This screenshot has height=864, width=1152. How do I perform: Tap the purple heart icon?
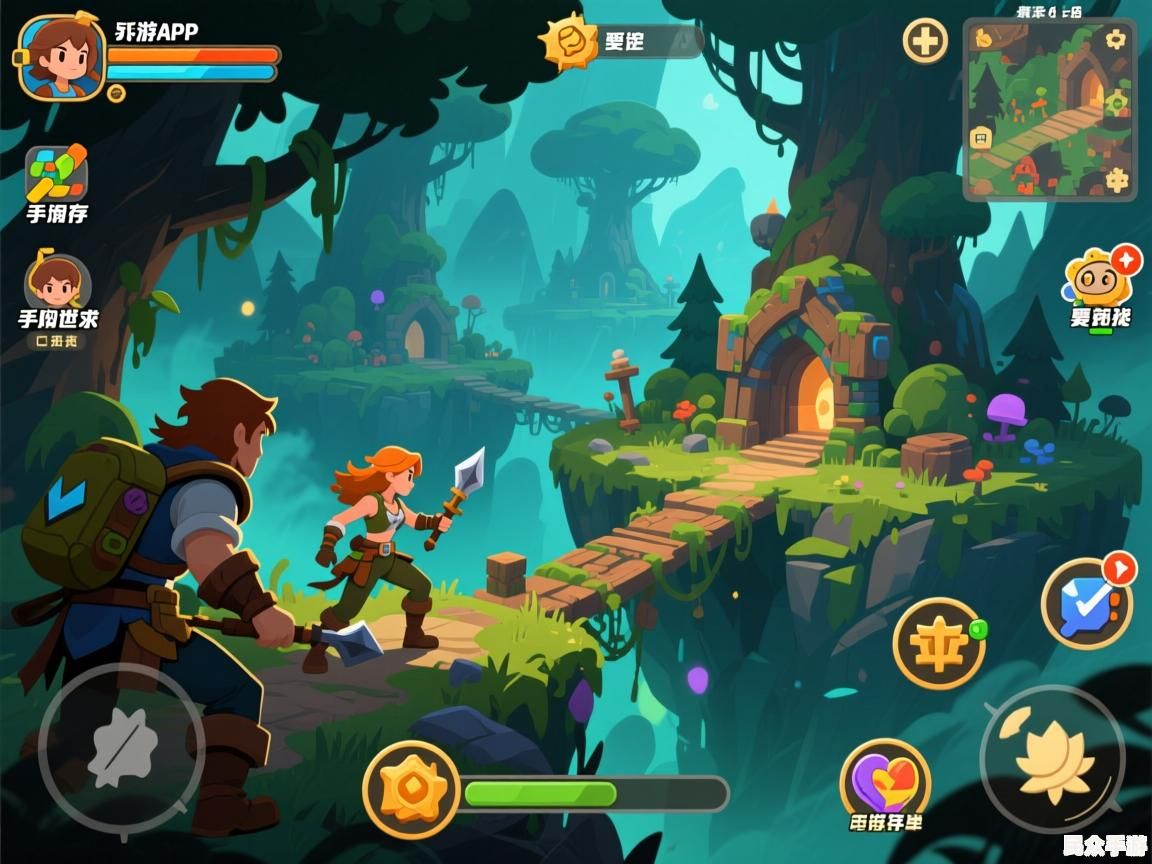click(885, 779)
